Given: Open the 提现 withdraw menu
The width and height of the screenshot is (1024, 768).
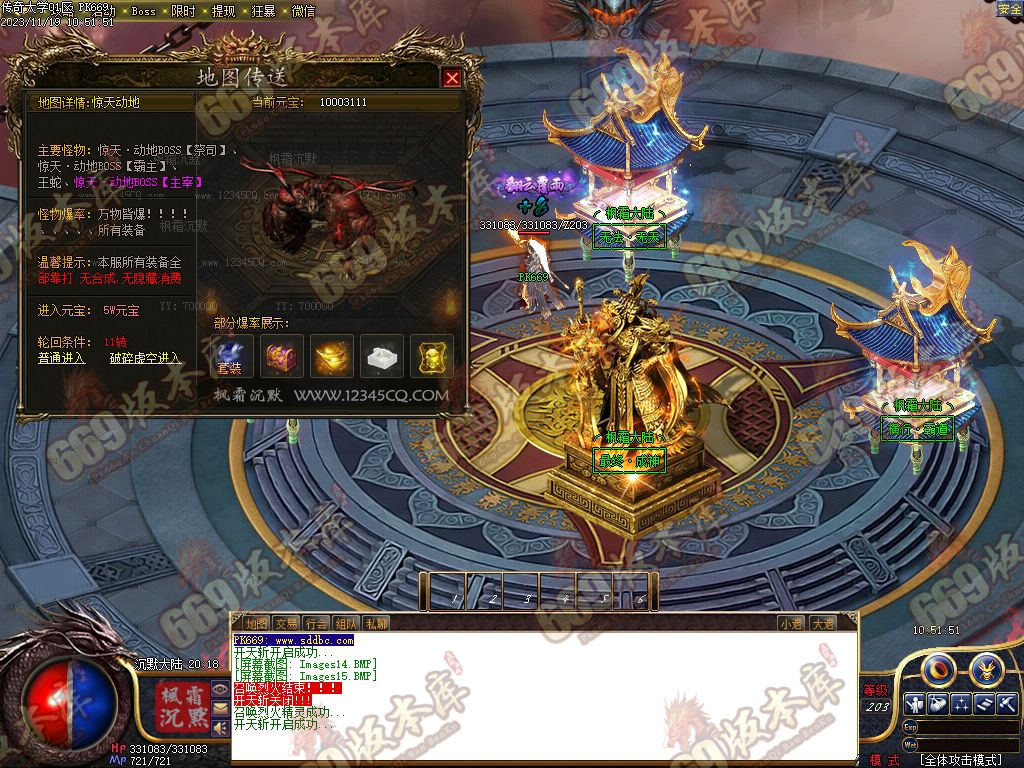Looking at the screenshot, I should 223,11.
